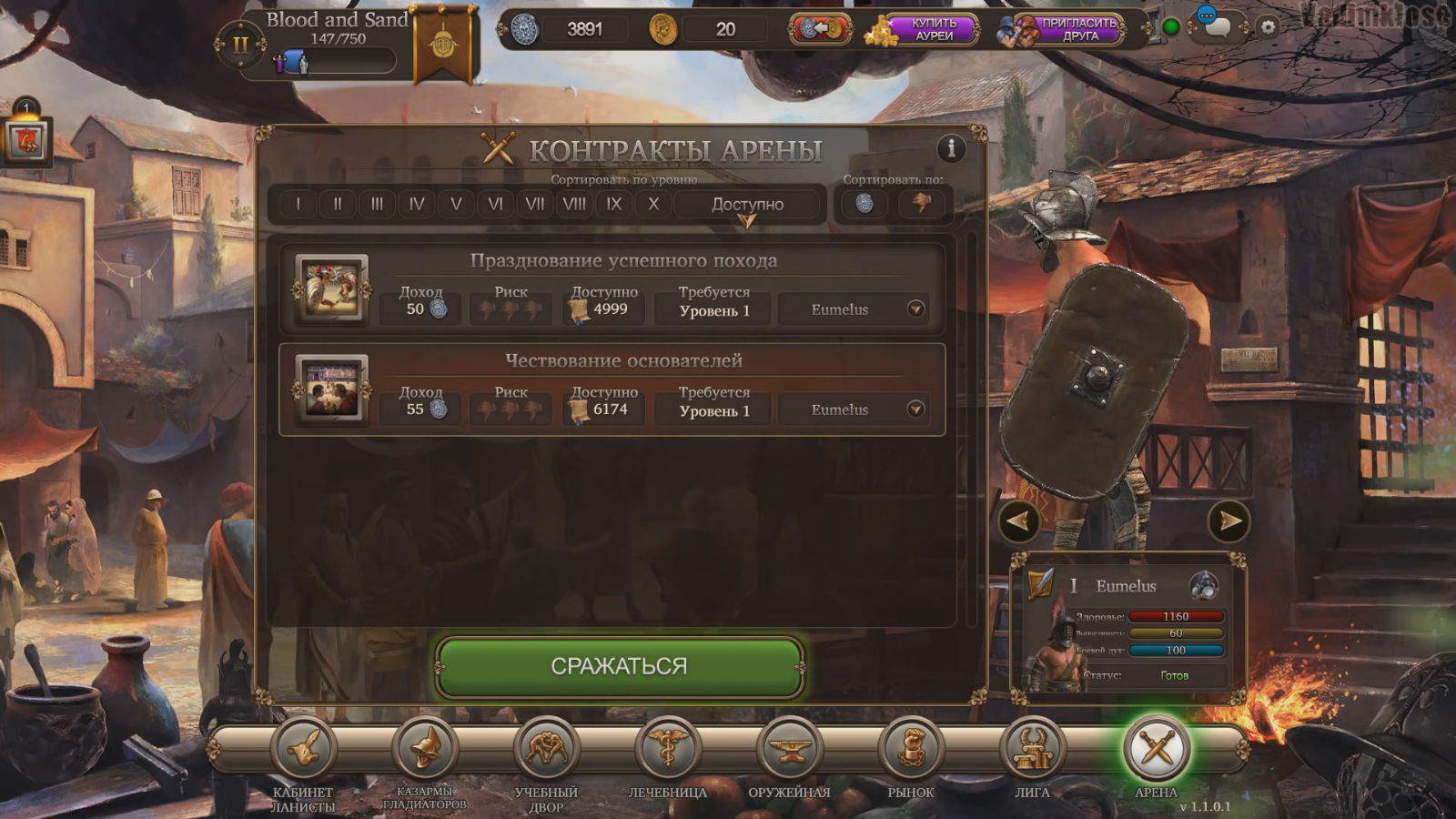
Task: Start the fight with СРАЖАТЬСЯ button
Action: [x=619, y=667]
